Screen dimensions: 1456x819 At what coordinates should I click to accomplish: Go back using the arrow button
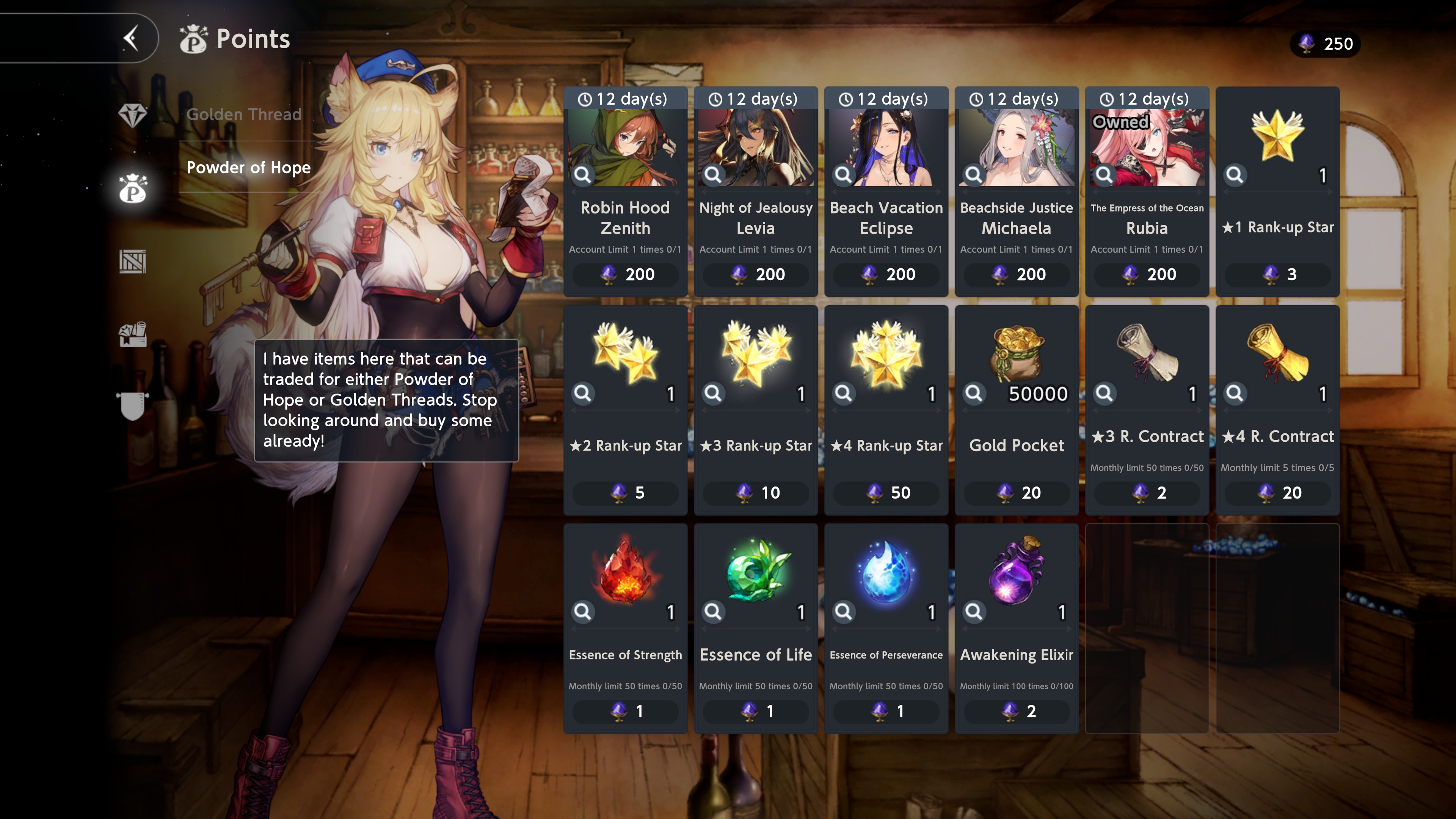click(x=131, y=38)
